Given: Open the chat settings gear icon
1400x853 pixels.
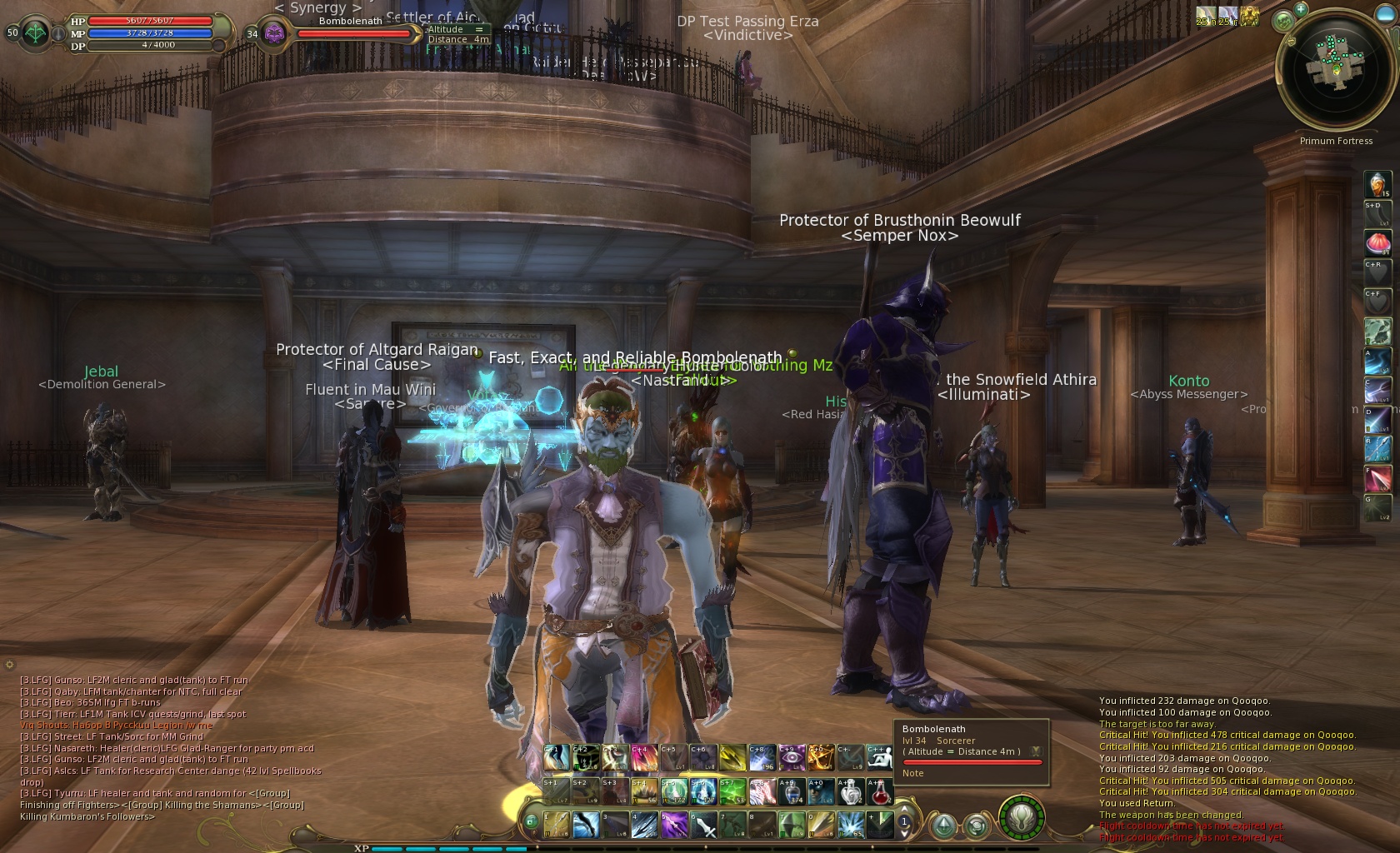Looking at the screenshot, I should (9, 665).
